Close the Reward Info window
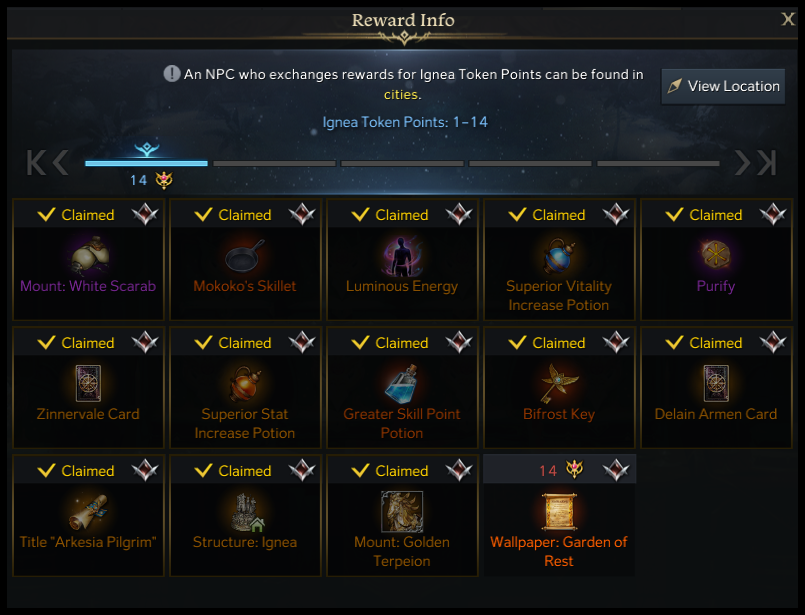The height and width of the screenshot is (615, 805). click(x=788, y=19)
